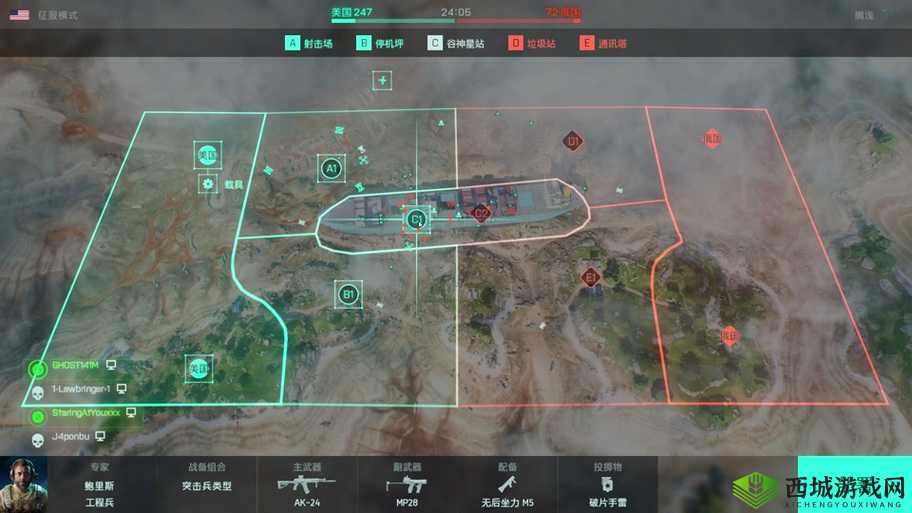Image resolution: width=912 pixels, height=513 pixels.
Task: Select the A1 capture point on the map
Action: tap(331, 168)
